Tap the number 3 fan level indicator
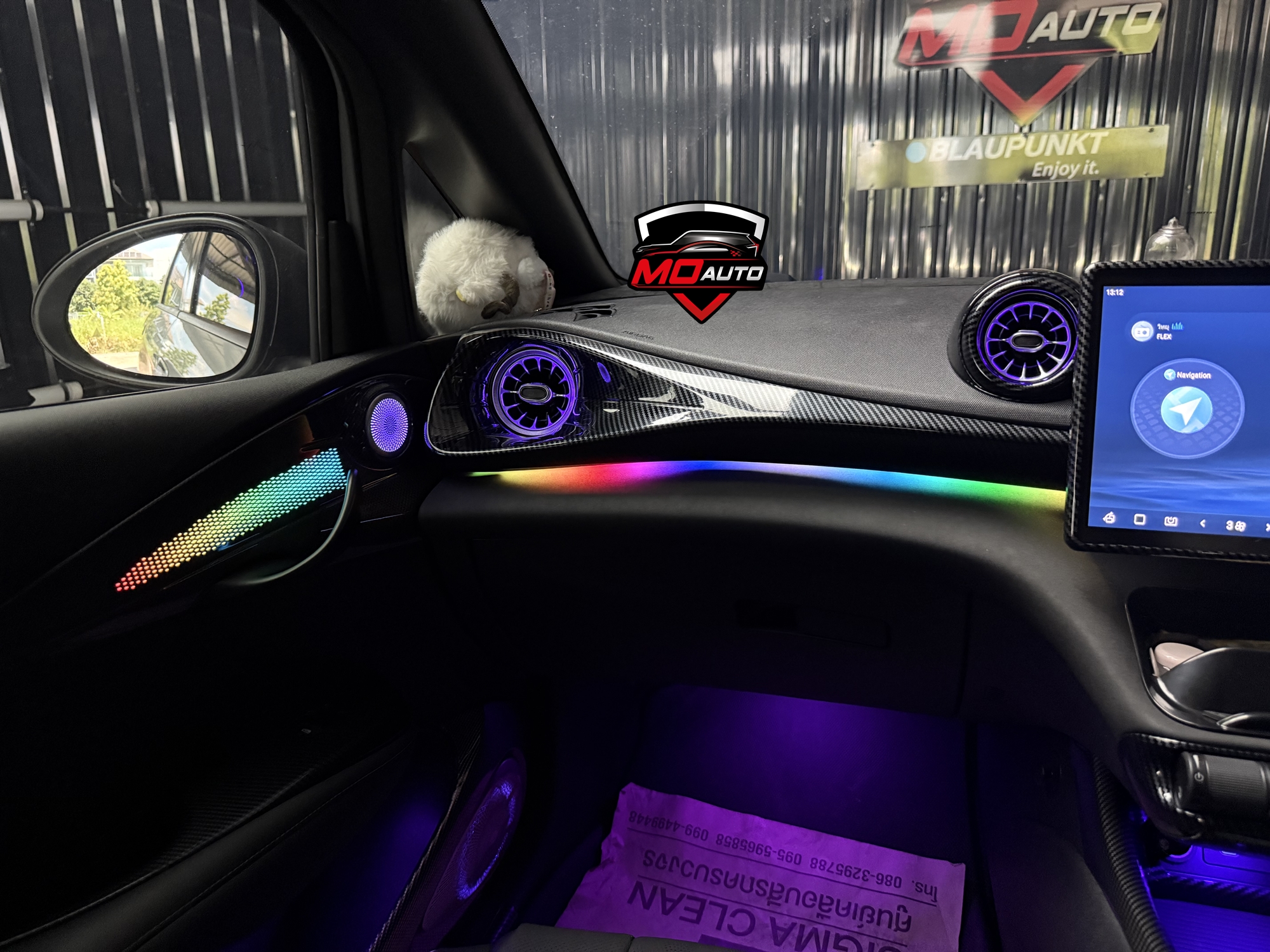Image resolution: width=1270 pixels, height=952 pixels. click(x=1229, y=526)
